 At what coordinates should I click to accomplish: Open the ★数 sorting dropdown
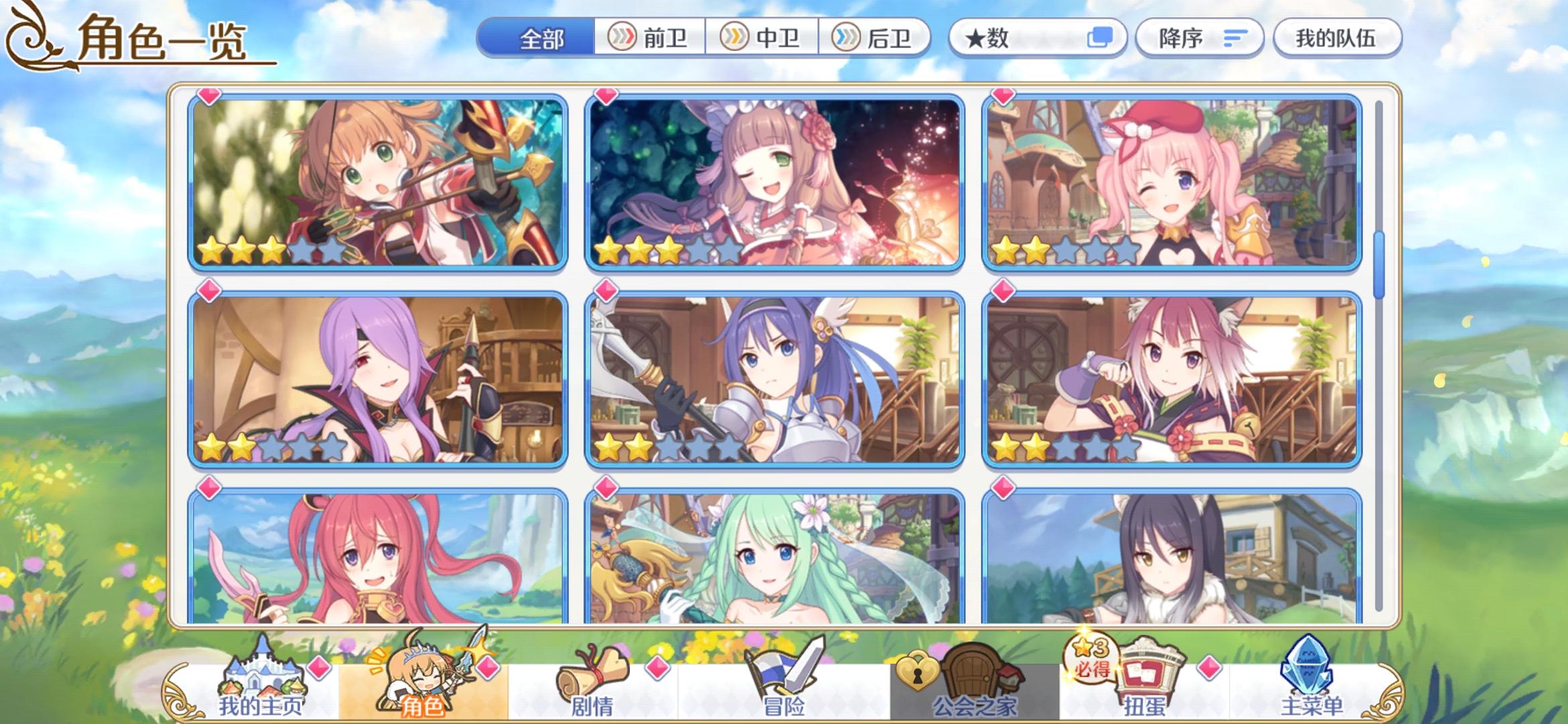(x=1035, y=38)
